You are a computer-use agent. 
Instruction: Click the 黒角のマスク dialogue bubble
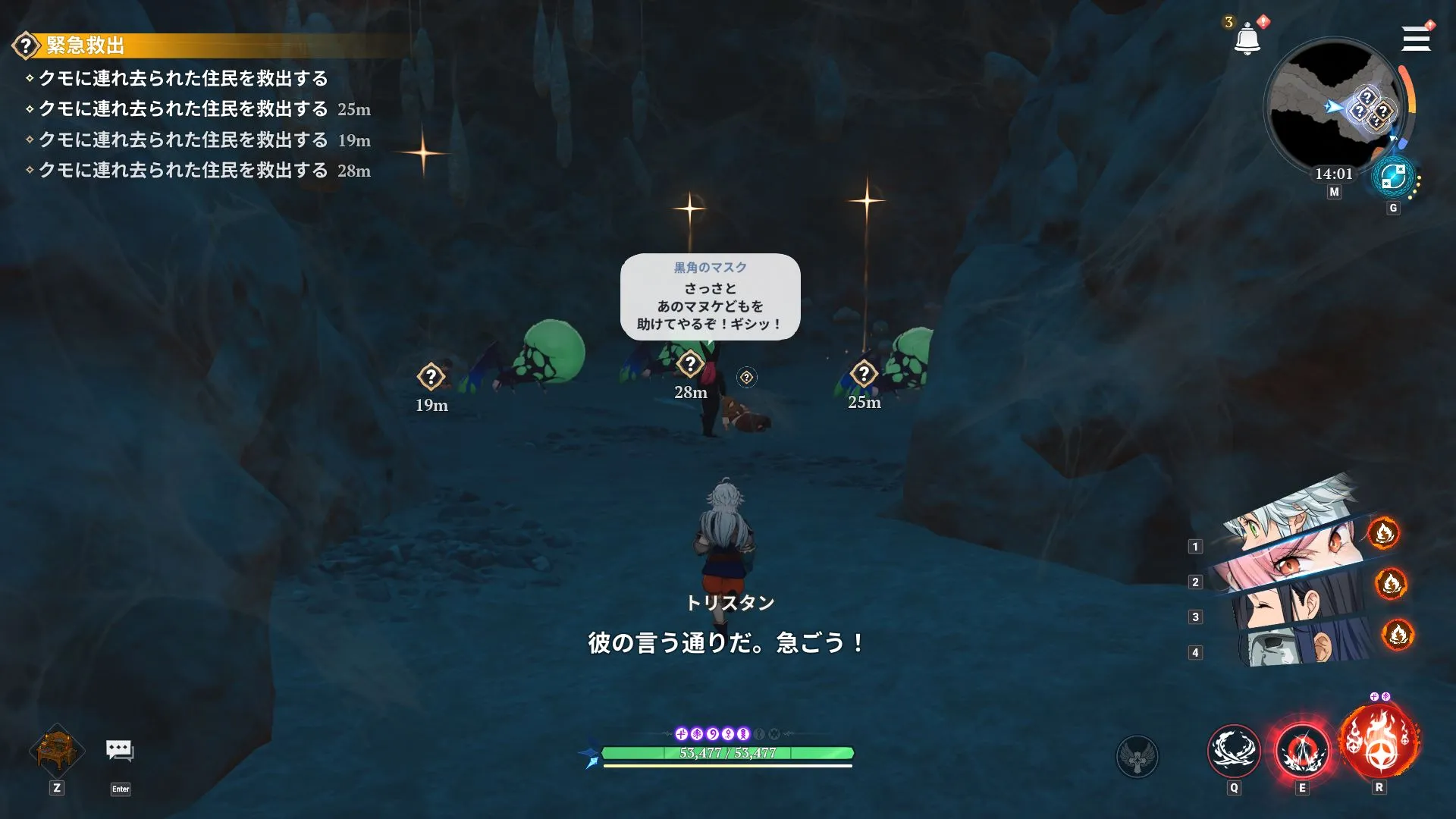click(x=710, y=297)
